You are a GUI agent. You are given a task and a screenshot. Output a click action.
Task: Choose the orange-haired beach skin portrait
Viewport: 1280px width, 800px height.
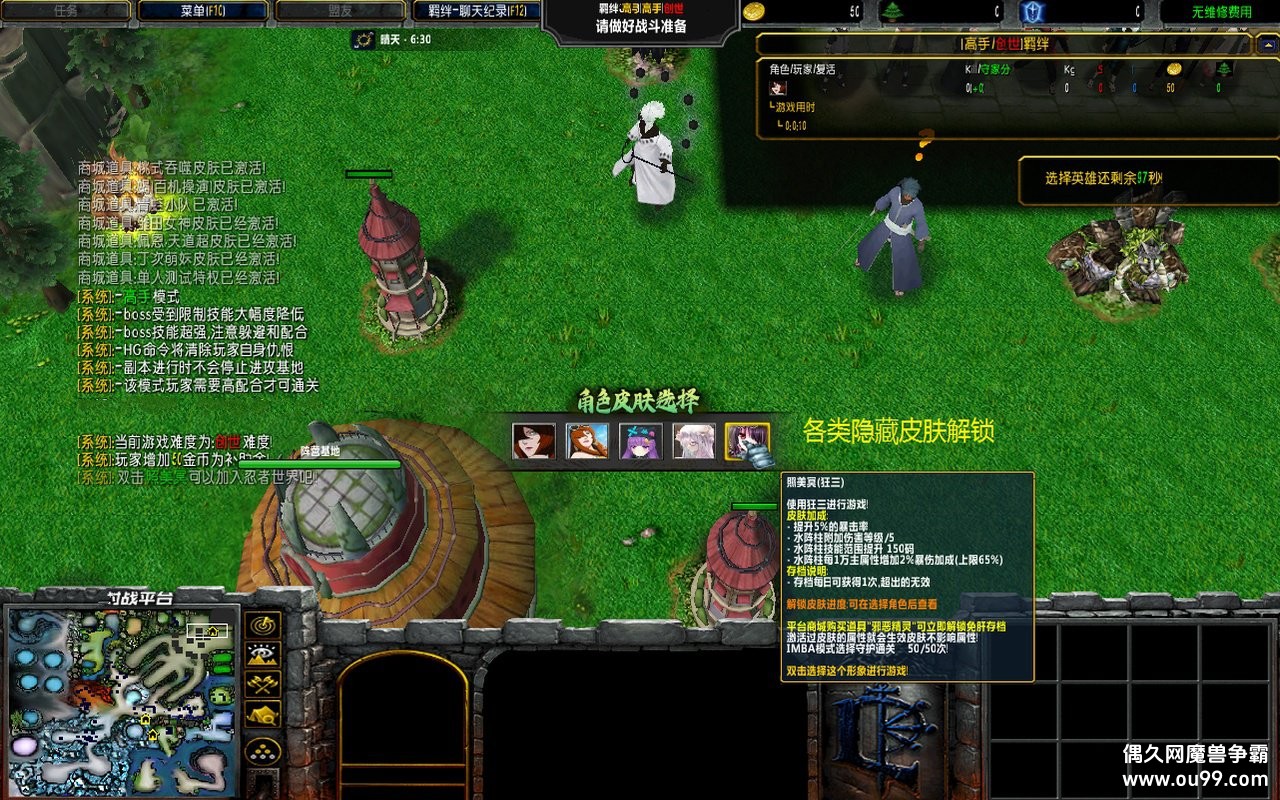(x=587, y=441)
